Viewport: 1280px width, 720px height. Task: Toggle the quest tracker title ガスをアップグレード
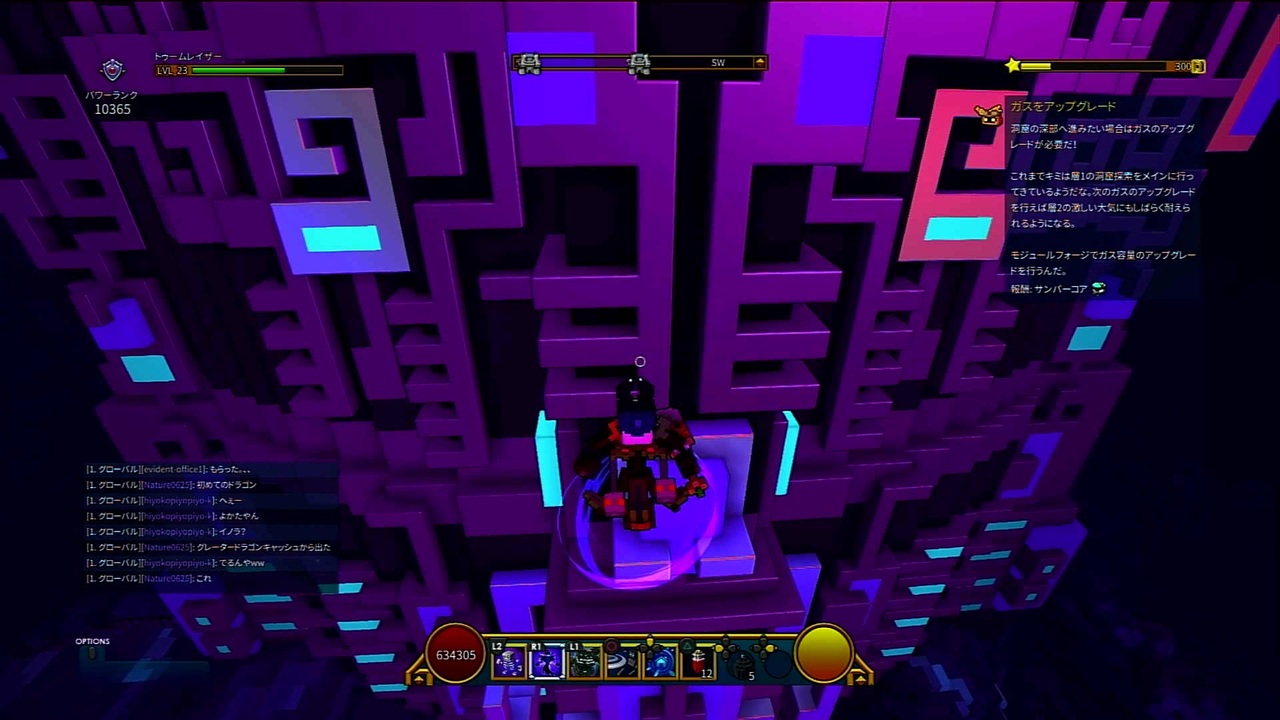1063,106
